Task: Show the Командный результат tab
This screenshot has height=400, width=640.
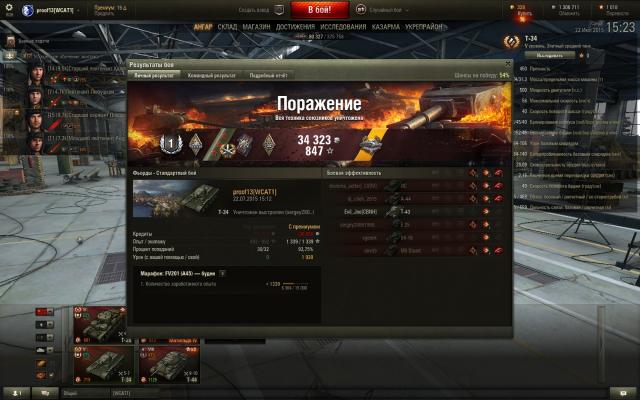Action: (212, 75)
